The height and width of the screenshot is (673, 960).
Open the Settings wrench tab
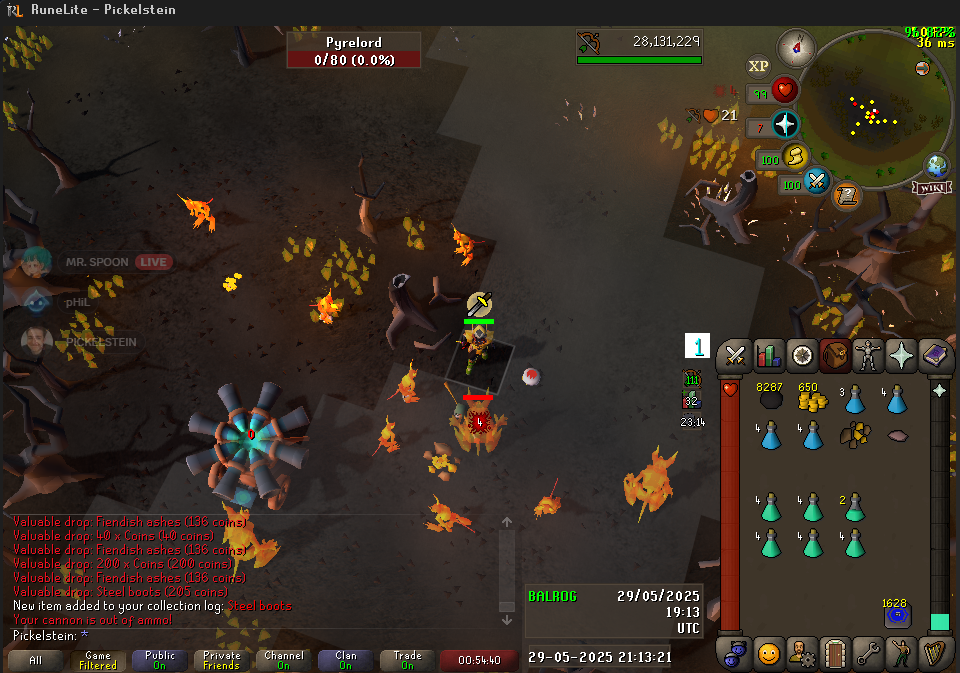[867, 654]
